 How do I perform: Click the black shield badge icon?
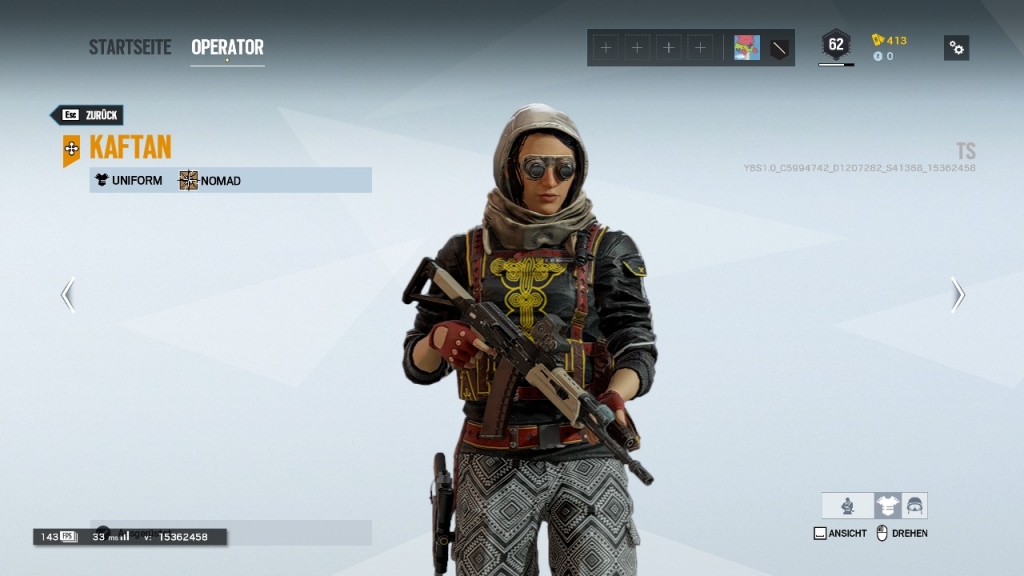(779, 48)
